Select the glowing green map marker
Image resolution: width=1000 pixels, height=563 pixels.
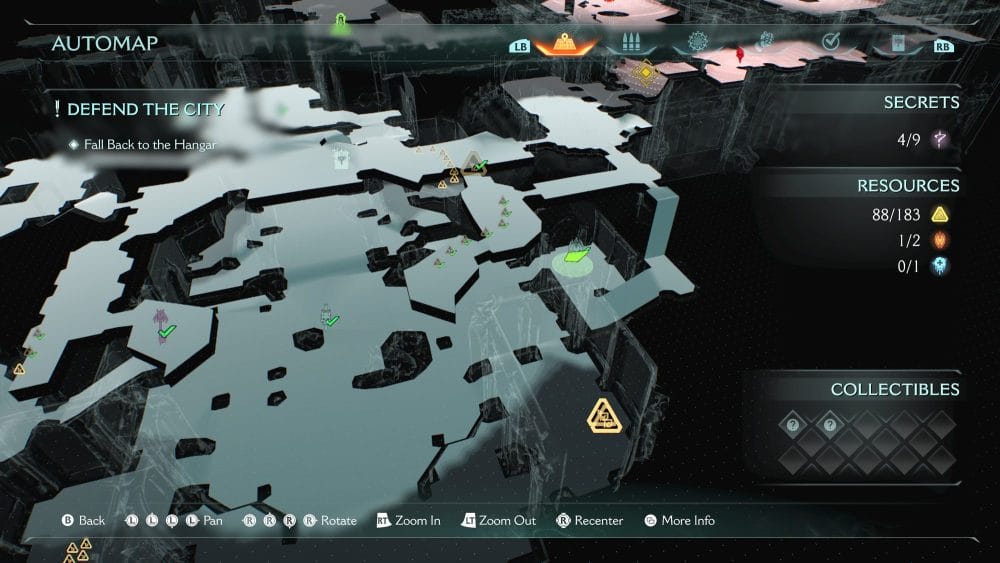574,257
